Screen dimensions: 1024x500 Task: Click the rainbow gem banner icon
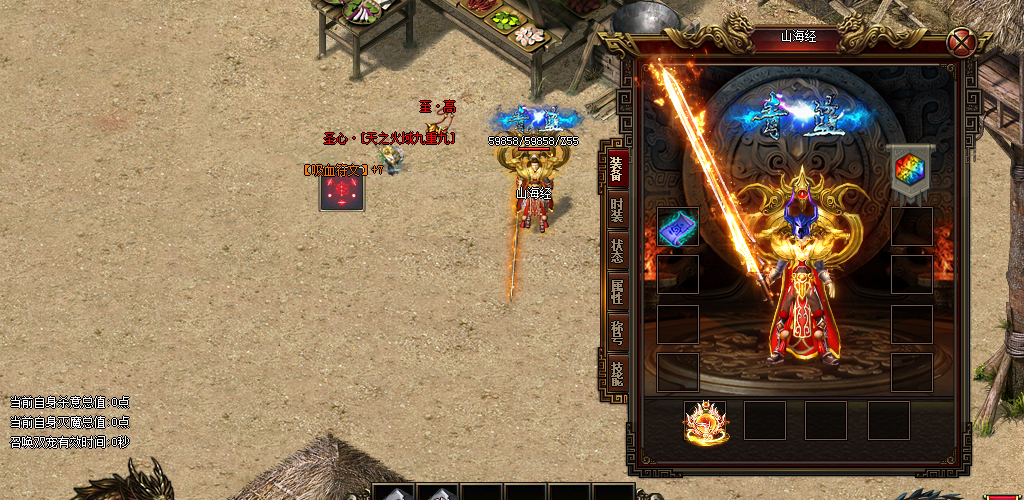click(909, 167)
